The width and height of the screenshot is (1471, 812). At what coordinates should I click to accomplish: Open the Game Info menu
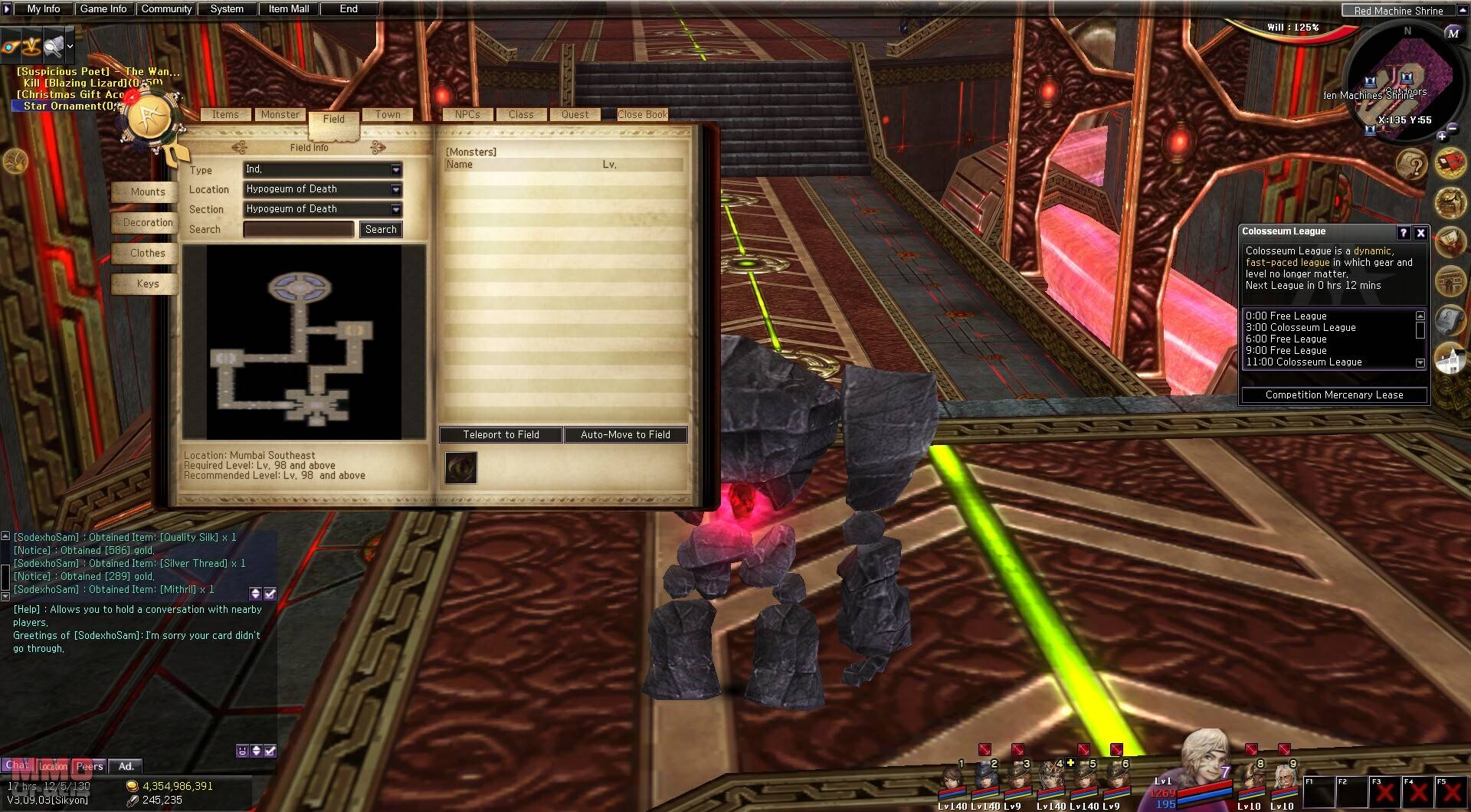[x=103, y=9]
